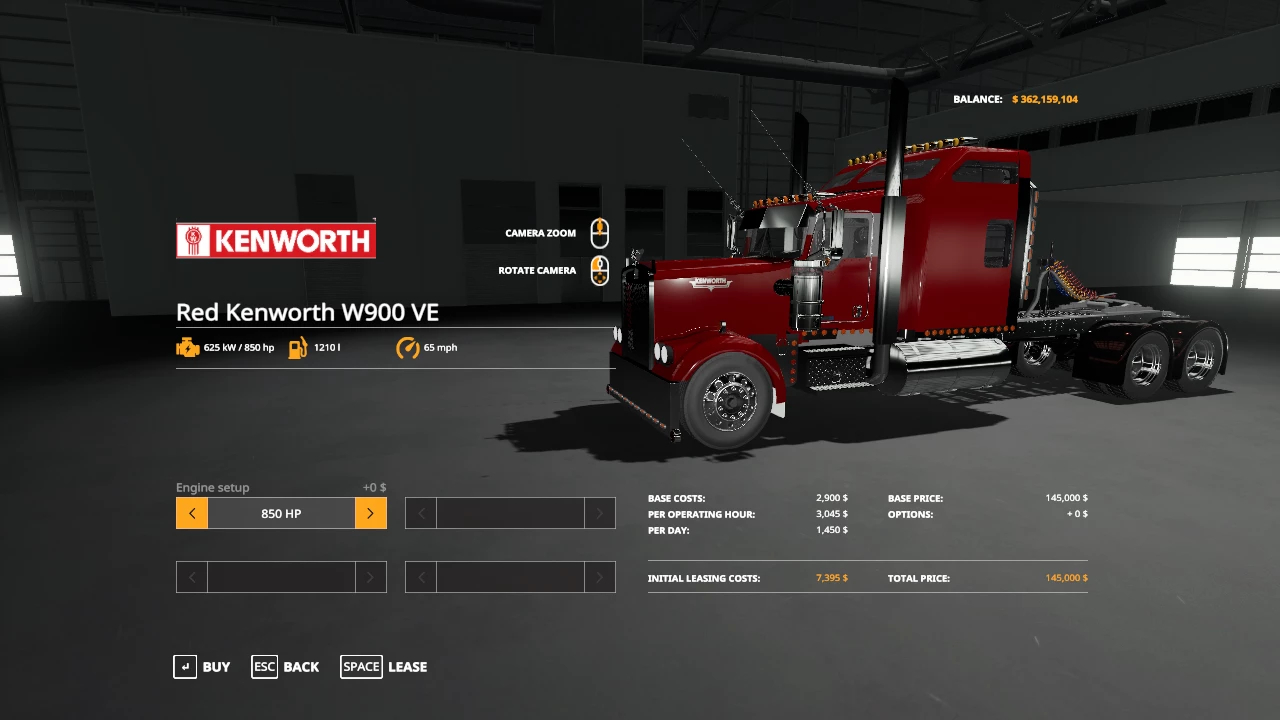Go back from the vehicle configuration
The height and width of the screenshot is (720, 1280).
[286, 667]
